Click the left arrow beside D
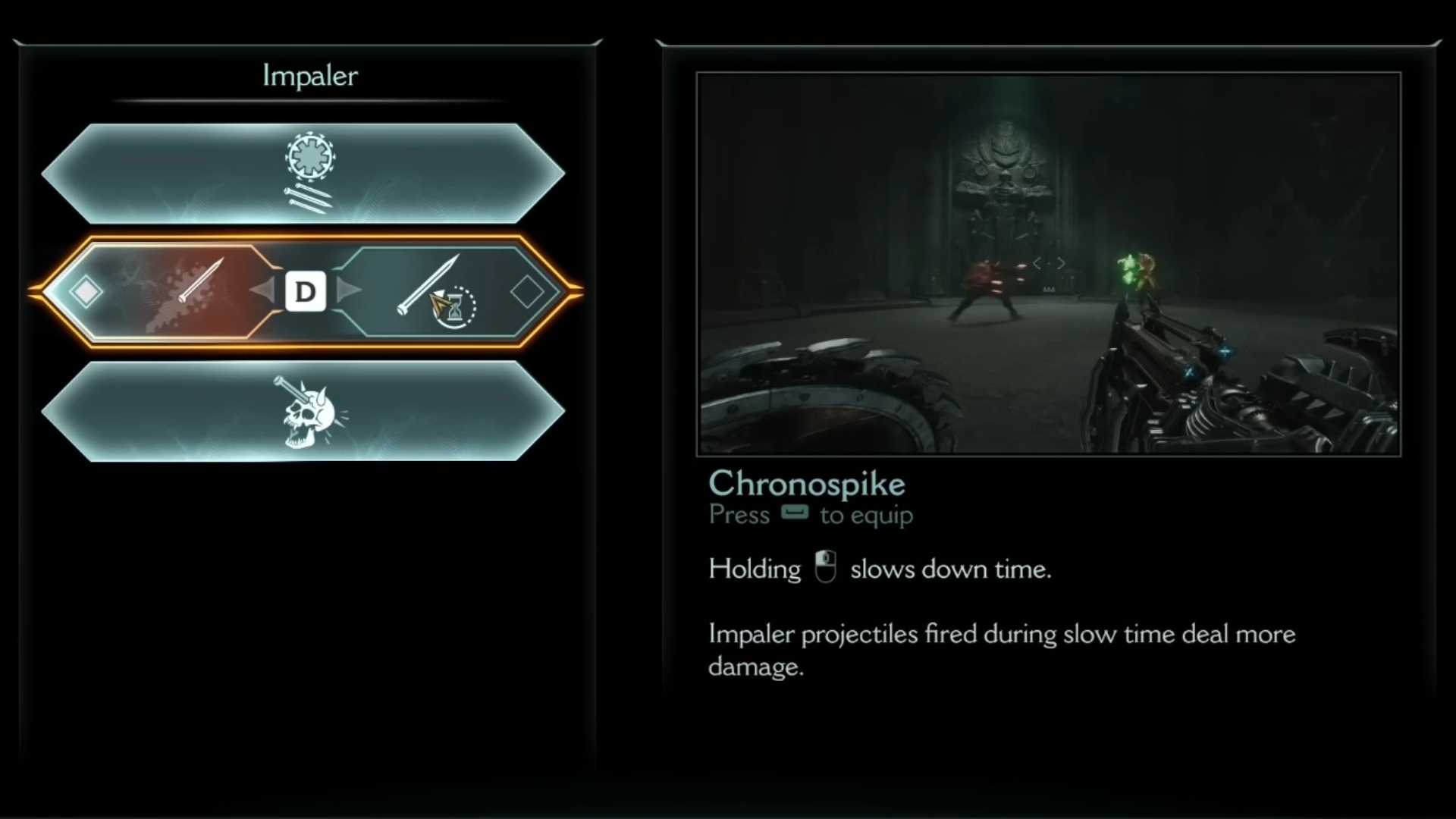Image resolution: width=1456 pixels, height=819 pixels. point(262,290)
